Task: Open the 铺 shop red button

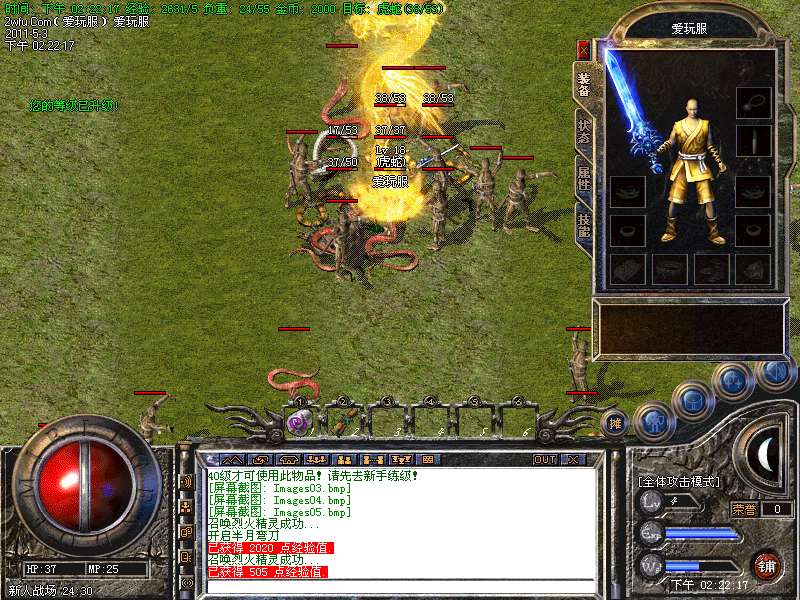Action: click(767, 565)
